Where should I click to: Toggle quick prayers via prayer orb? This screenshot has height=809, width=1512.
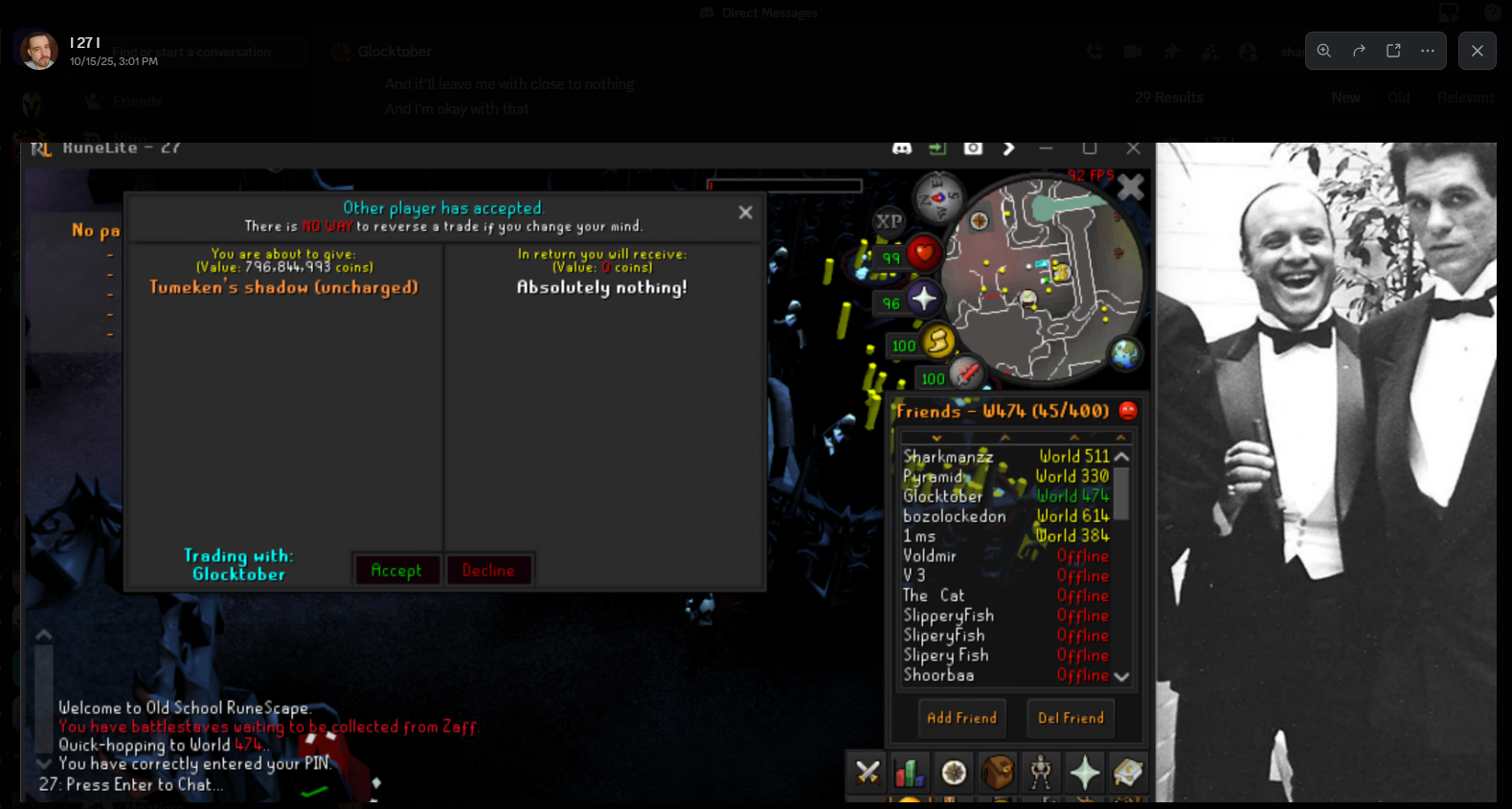click(923, 299)
